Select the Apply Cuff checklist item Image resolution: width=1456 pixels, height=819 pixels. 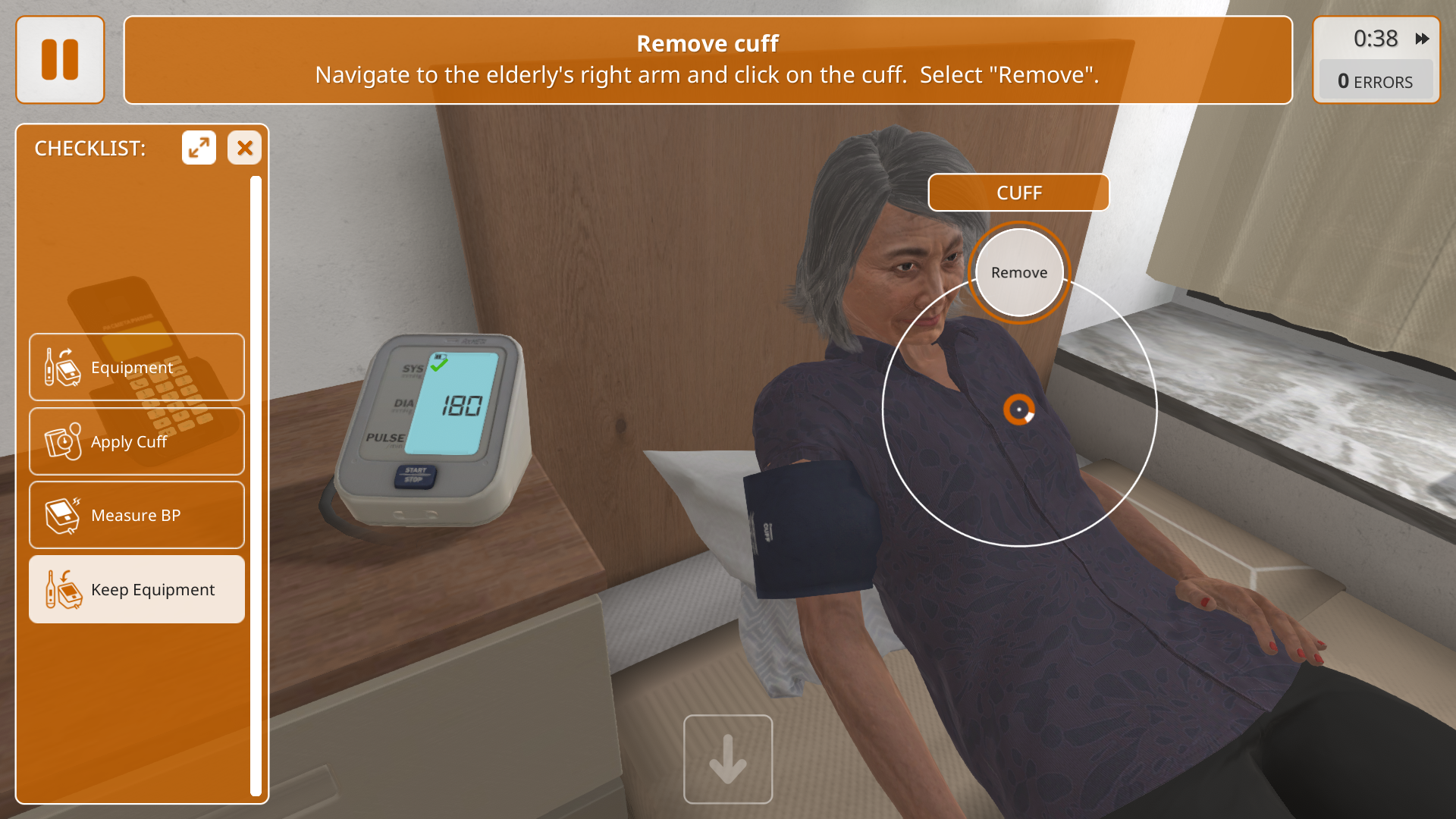pos(136,441)
